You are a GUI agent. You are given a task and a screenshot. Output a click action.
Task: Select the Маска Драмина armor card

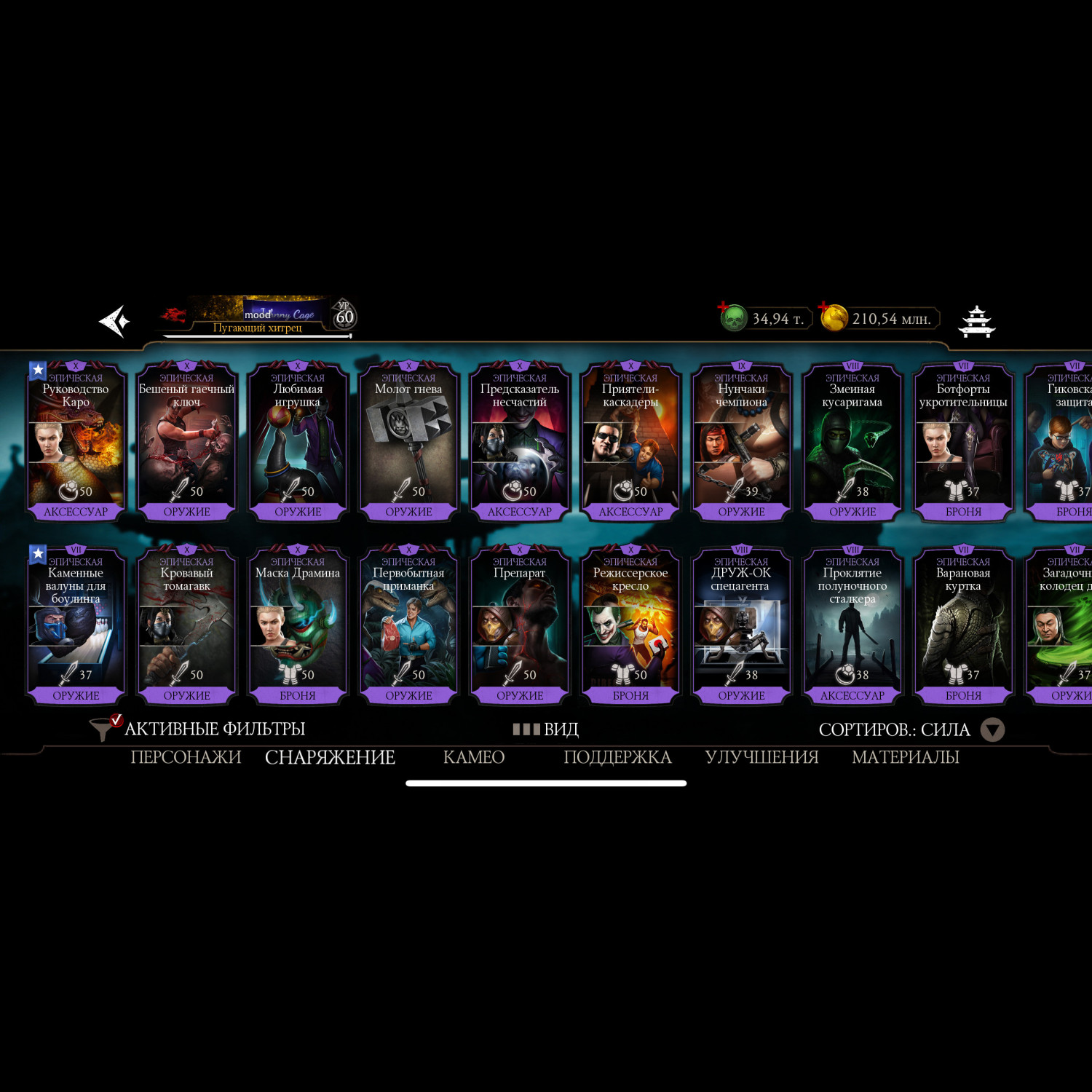coord(298,625)
